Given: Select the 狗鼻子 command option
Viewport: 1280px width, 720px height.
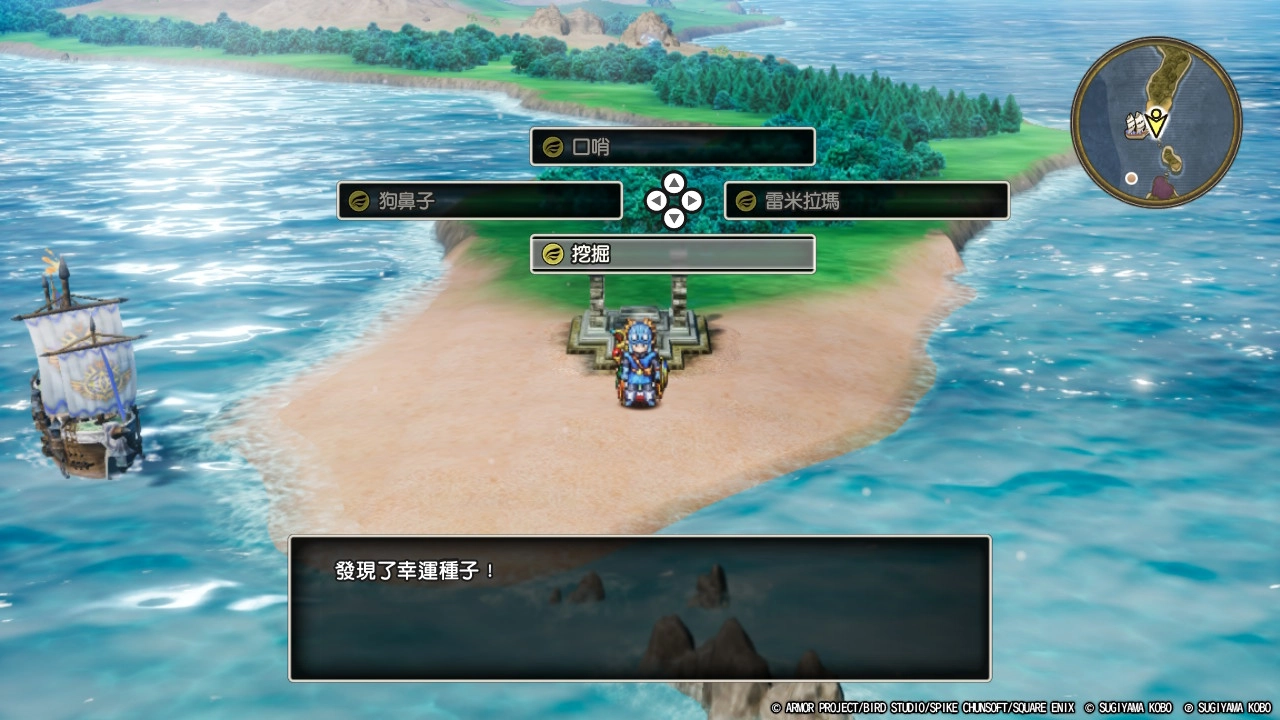Looking at the screenshot, I should (478, 201).
